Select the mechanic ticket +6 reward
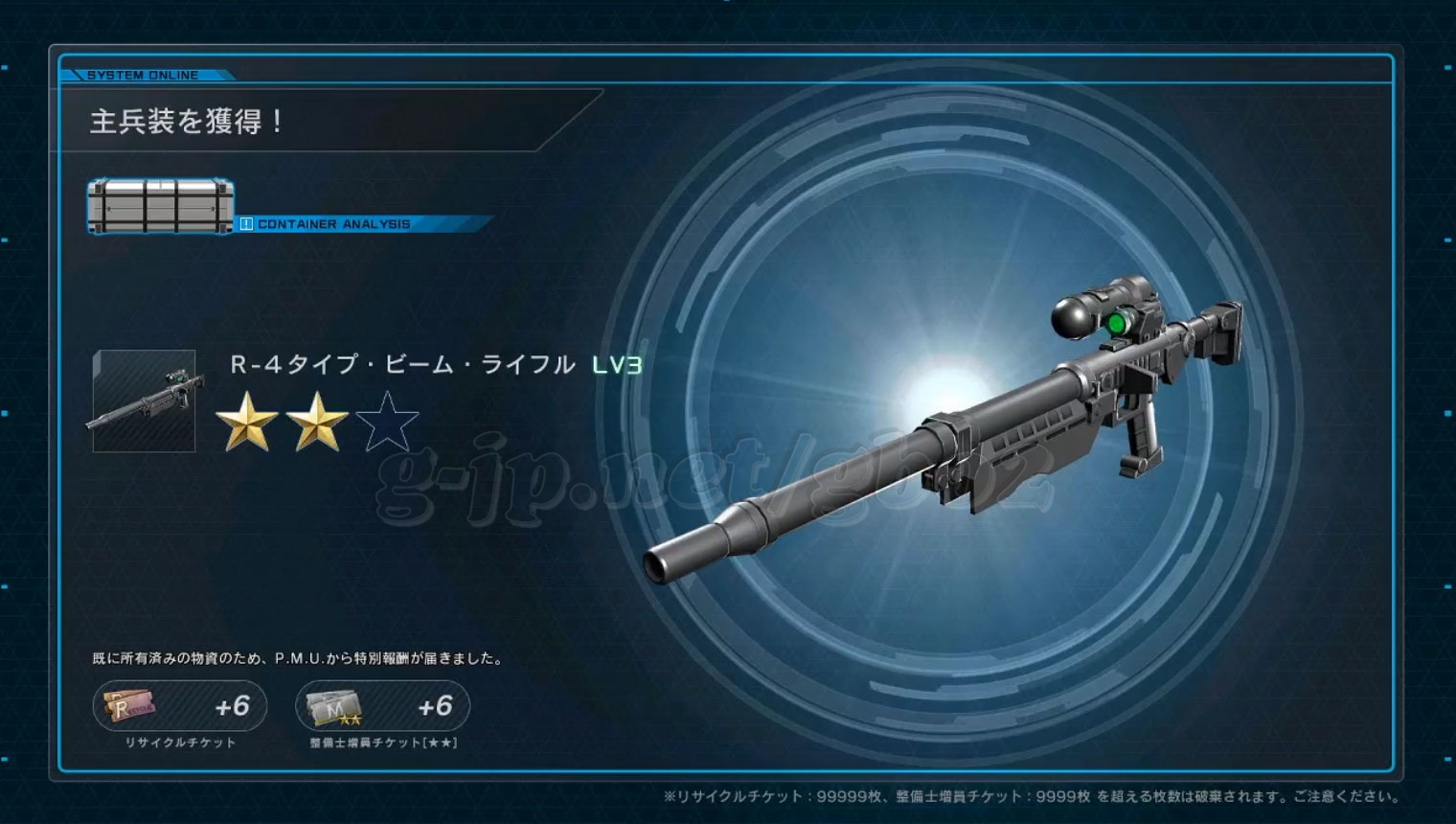Viewport: 1456px width, 824px height. pyautogui.click(x=382, y=706)
